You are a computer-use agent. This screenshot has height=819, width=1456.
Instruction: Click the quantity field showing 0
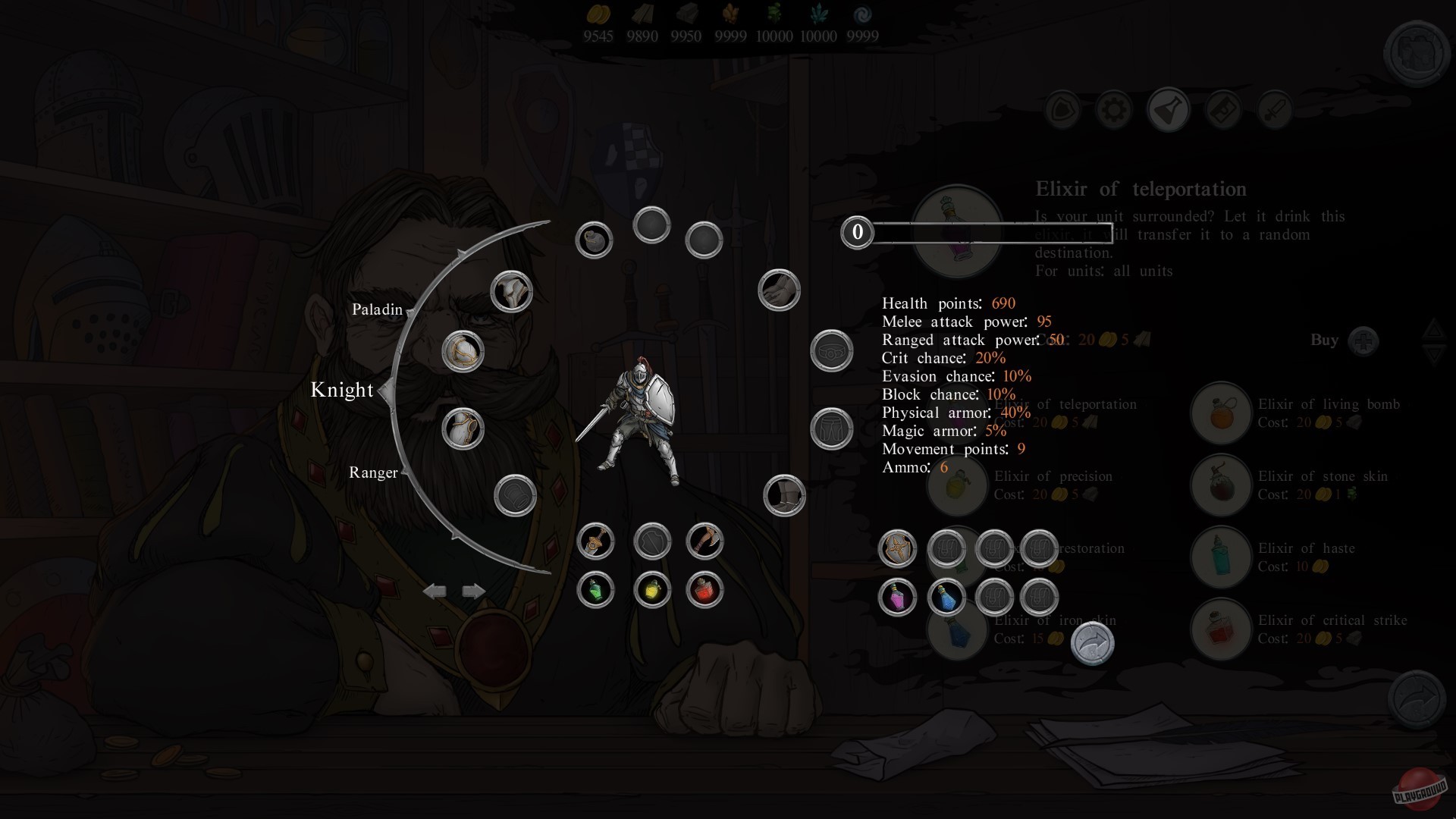click(858, 233)
